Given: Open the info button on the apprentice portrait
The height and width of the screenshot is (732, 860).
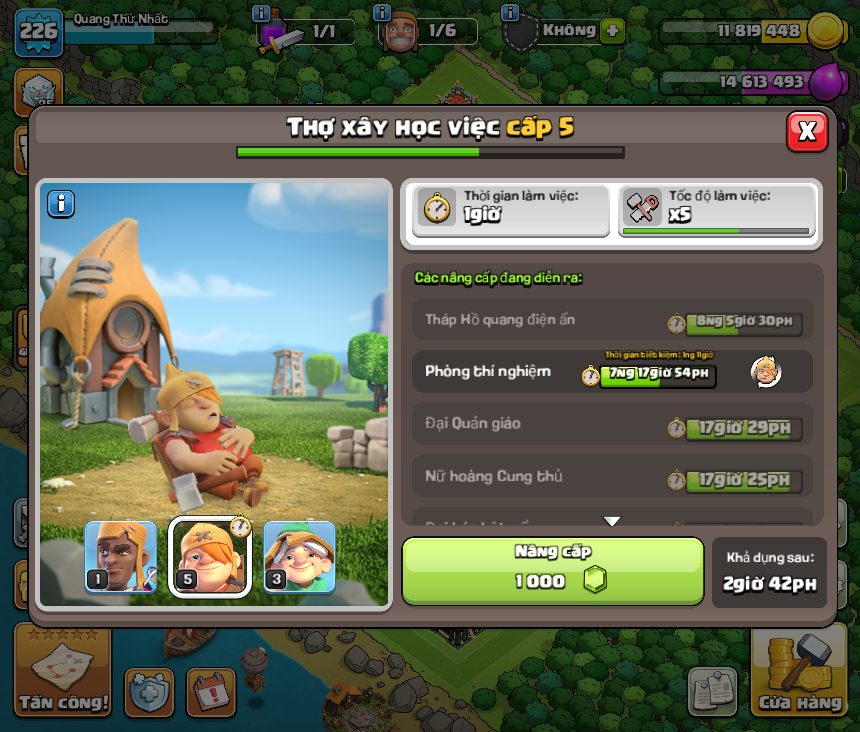Looking at the screenshot, I should [x=61, y=204].
